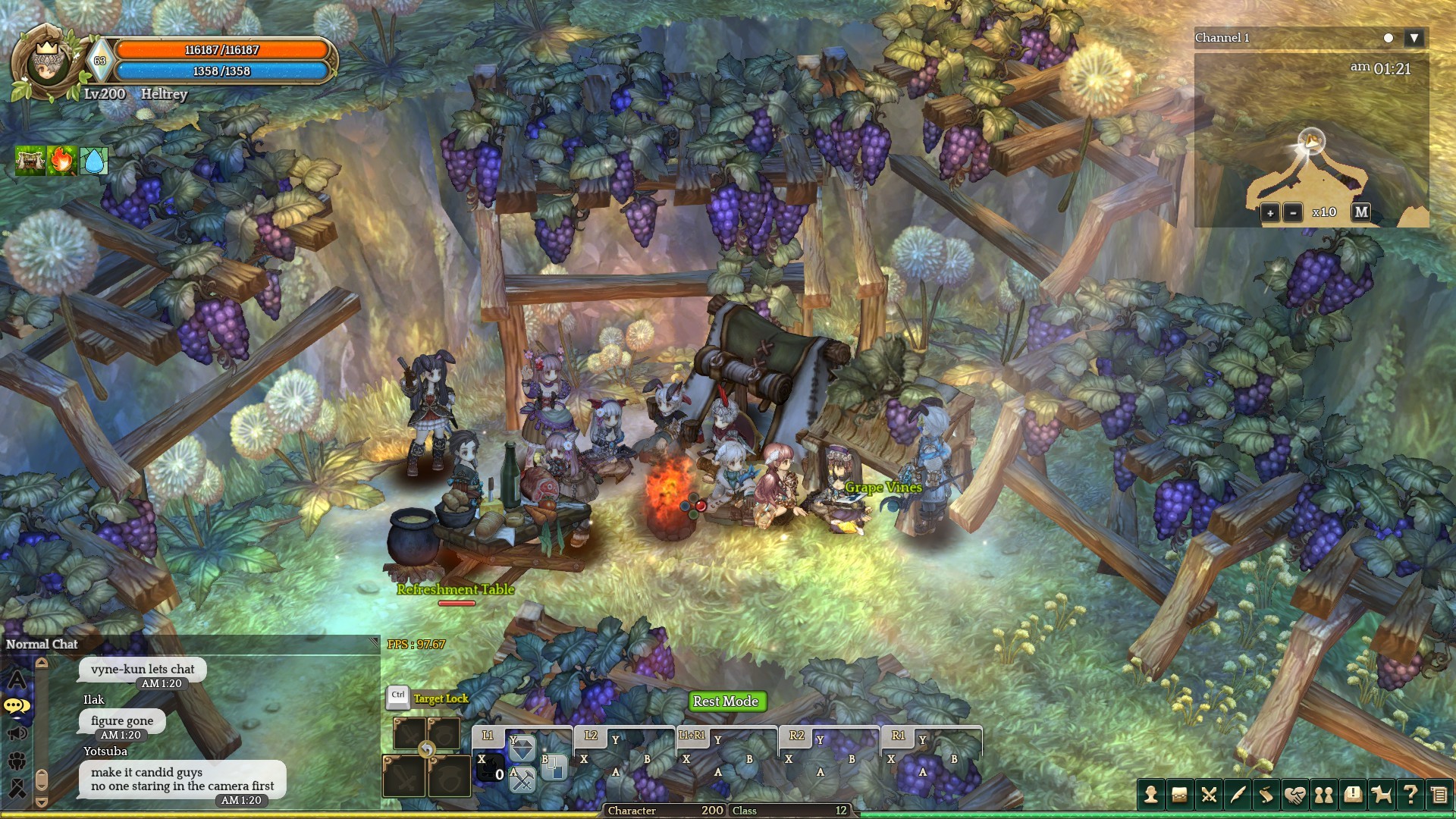
Task: Click the chat scroll-up arrow
Action: (x=42, y=664)
